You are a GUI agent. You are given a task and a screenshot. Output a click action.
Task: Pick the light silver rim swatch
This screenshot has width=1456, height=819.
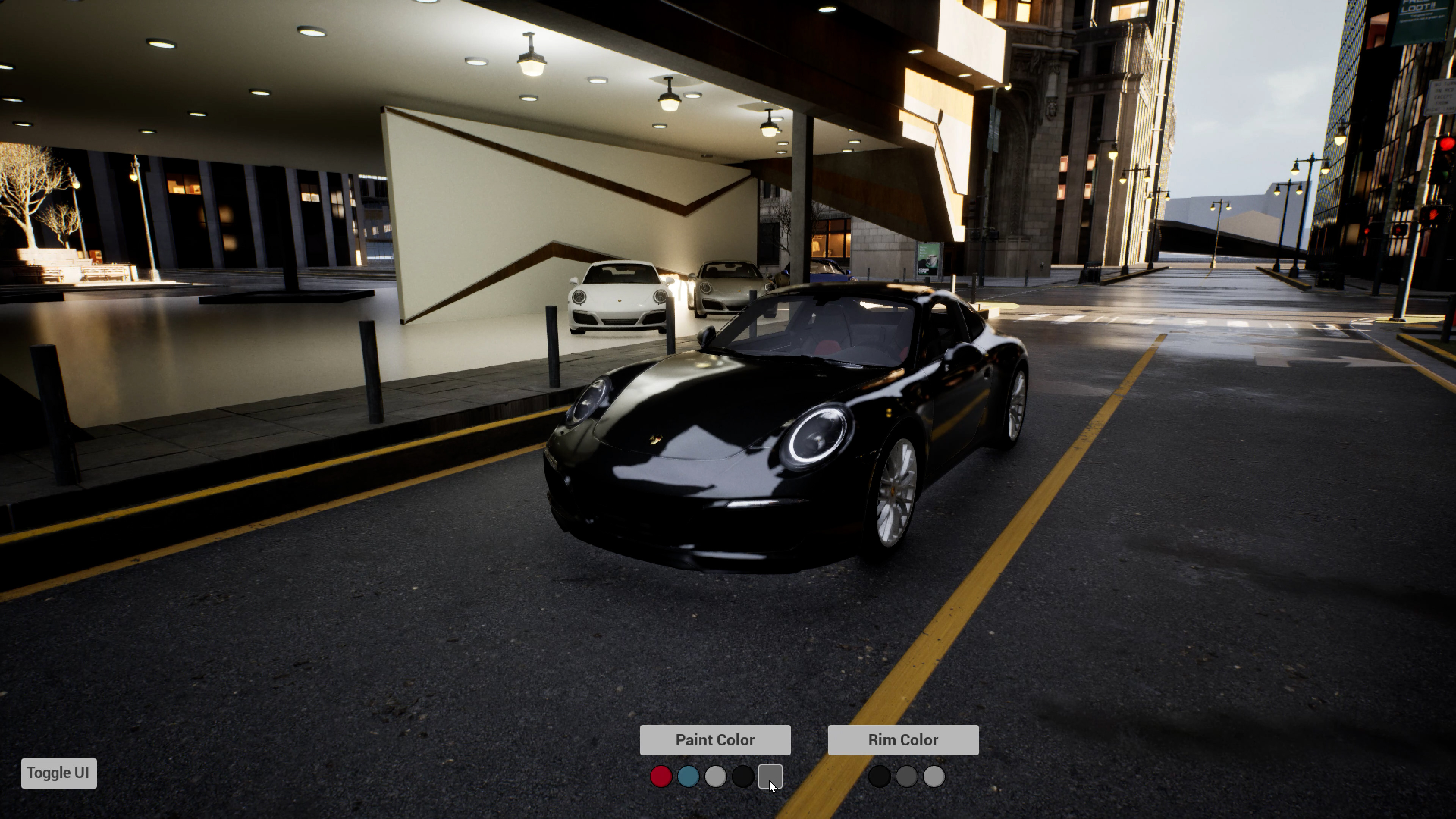point(934,777)
